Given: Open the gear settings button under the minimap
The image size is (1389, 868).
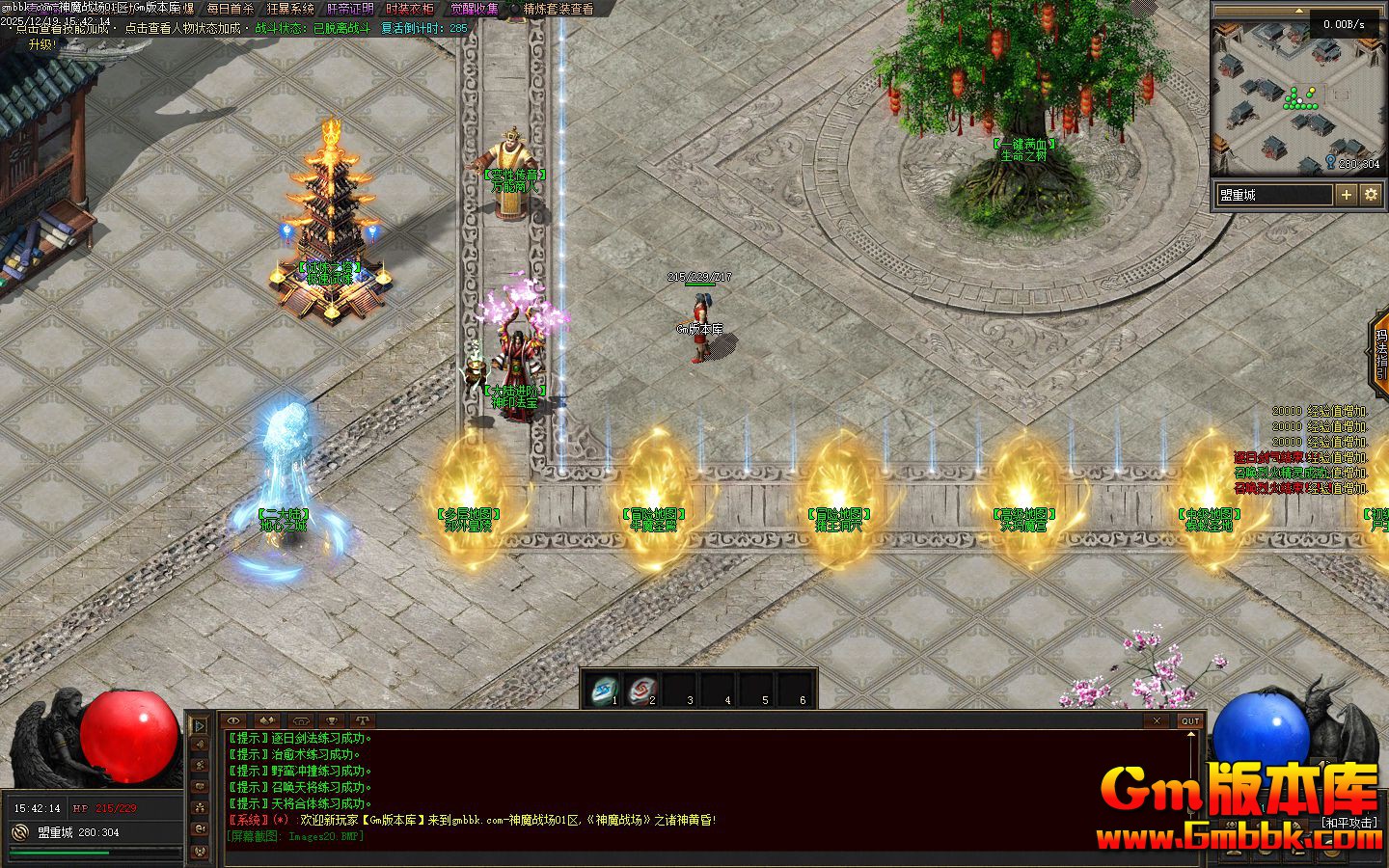Looking at the screenshot, I should click(x=1371, y=195).
